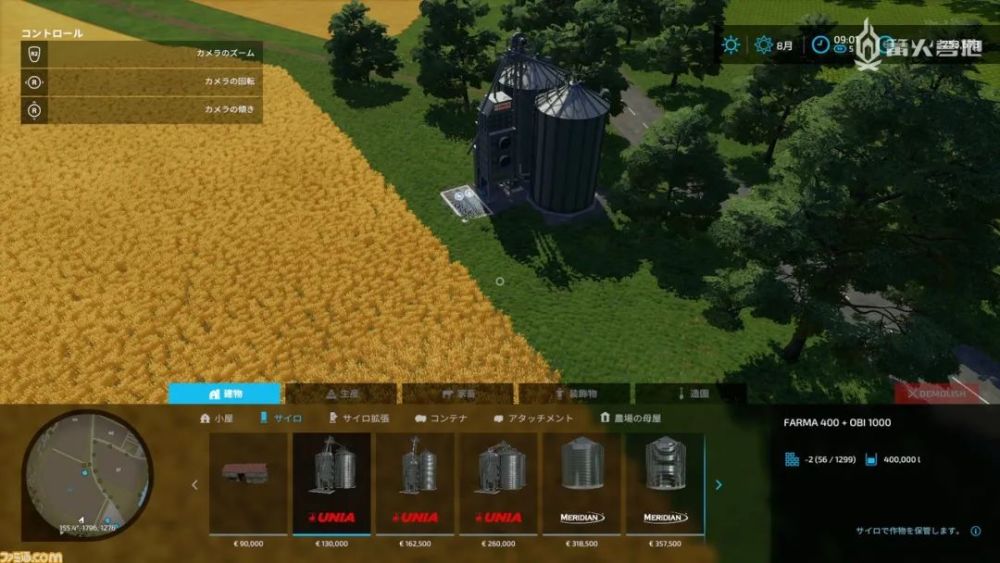Screen dimensions: 1000x563
Task: Show next items with right arrow
Action: click(x=718, y=485)
